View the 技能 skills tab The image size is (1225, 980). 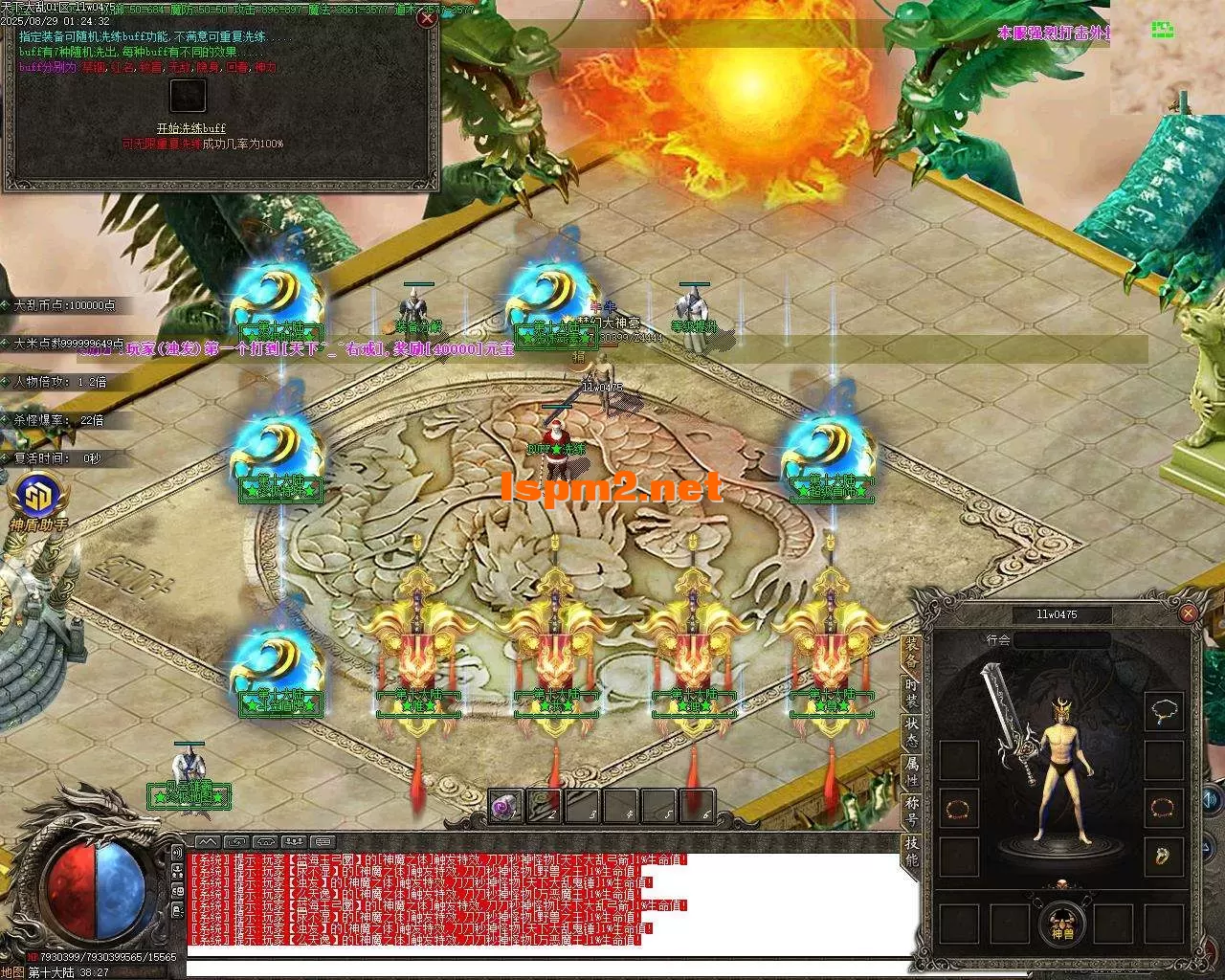910,853
